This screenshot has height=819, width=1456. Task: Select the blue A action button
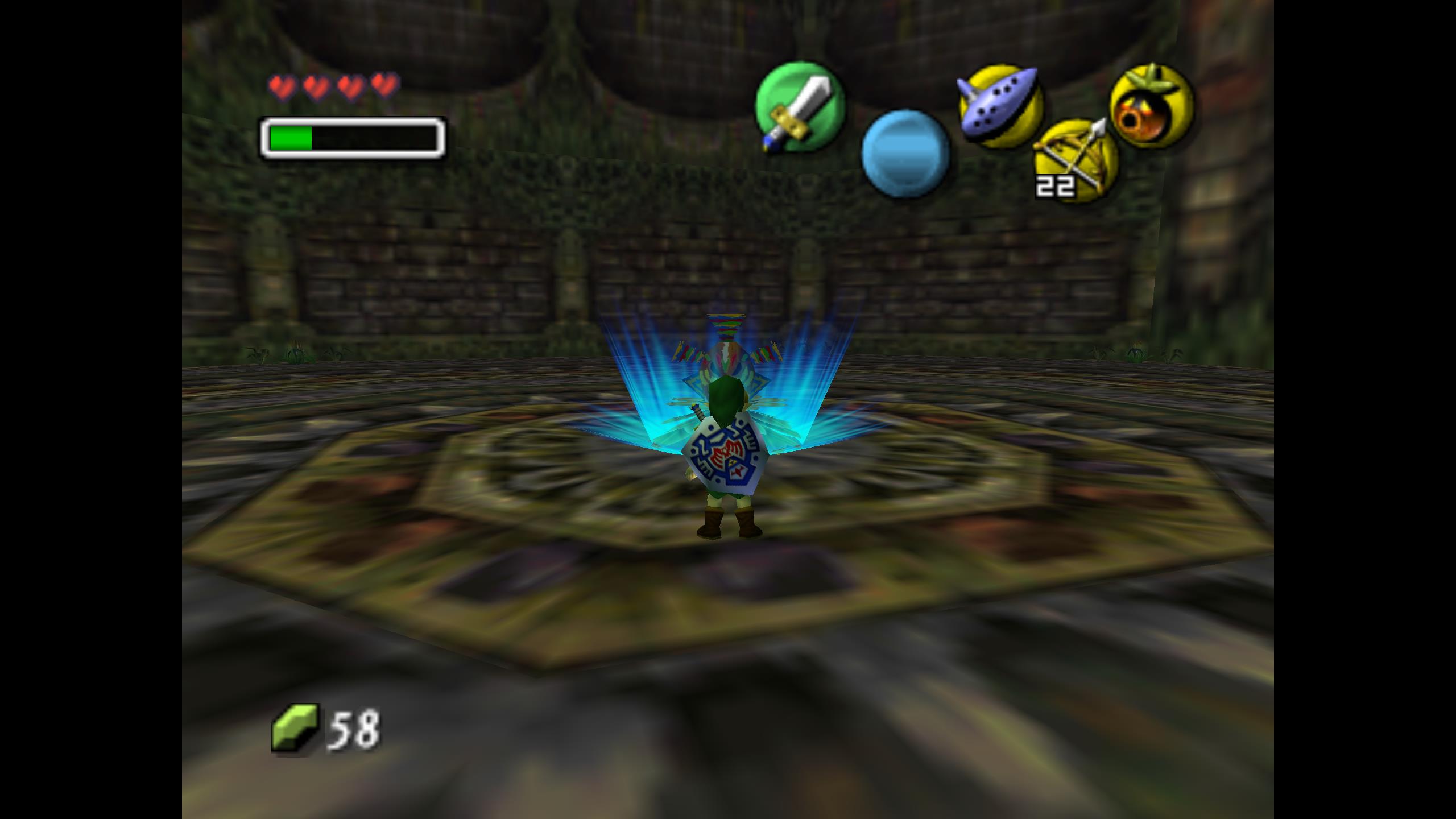point(905,154)
